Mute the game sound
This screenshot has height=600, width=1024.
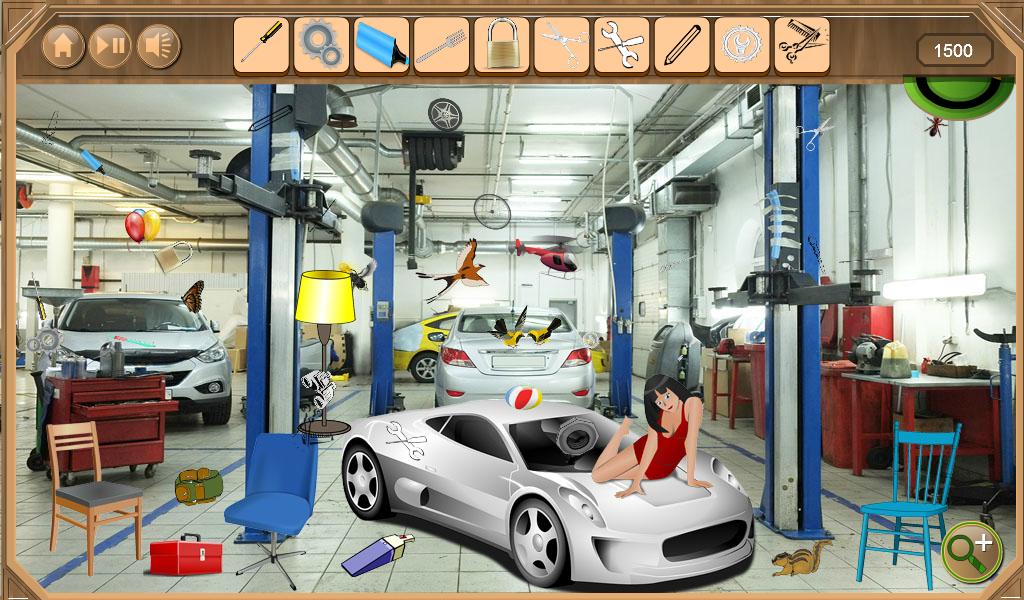159,46
